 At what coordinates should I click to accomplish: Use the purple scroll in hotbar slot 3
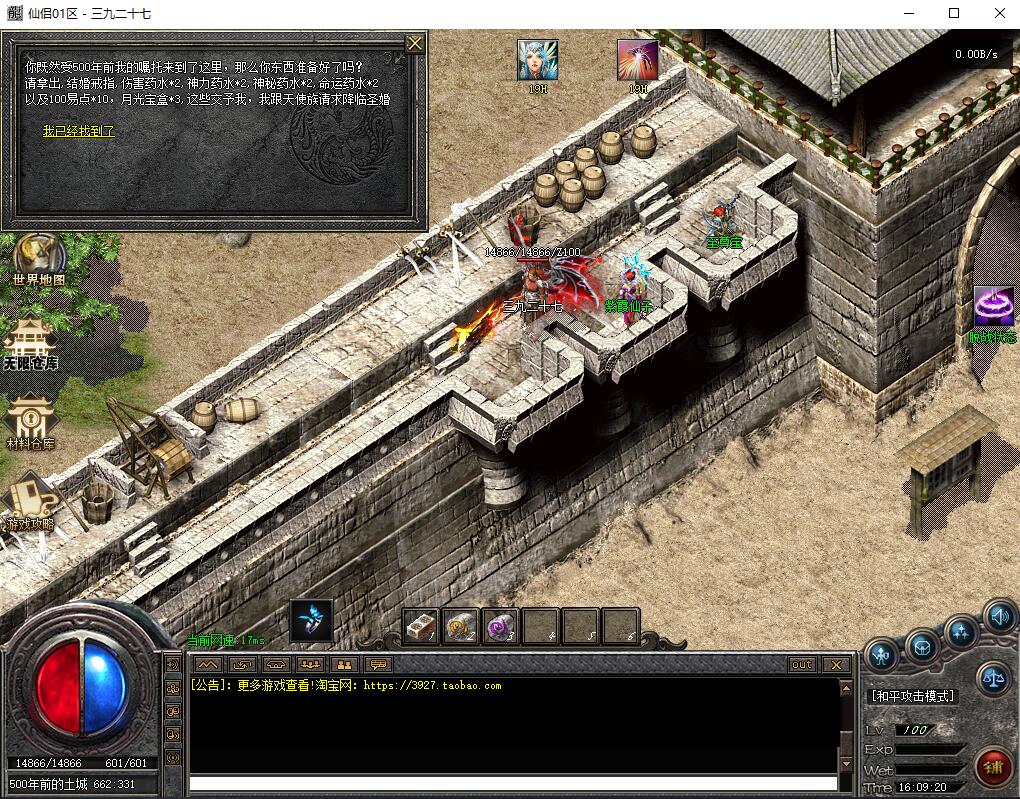coord(500,626)
